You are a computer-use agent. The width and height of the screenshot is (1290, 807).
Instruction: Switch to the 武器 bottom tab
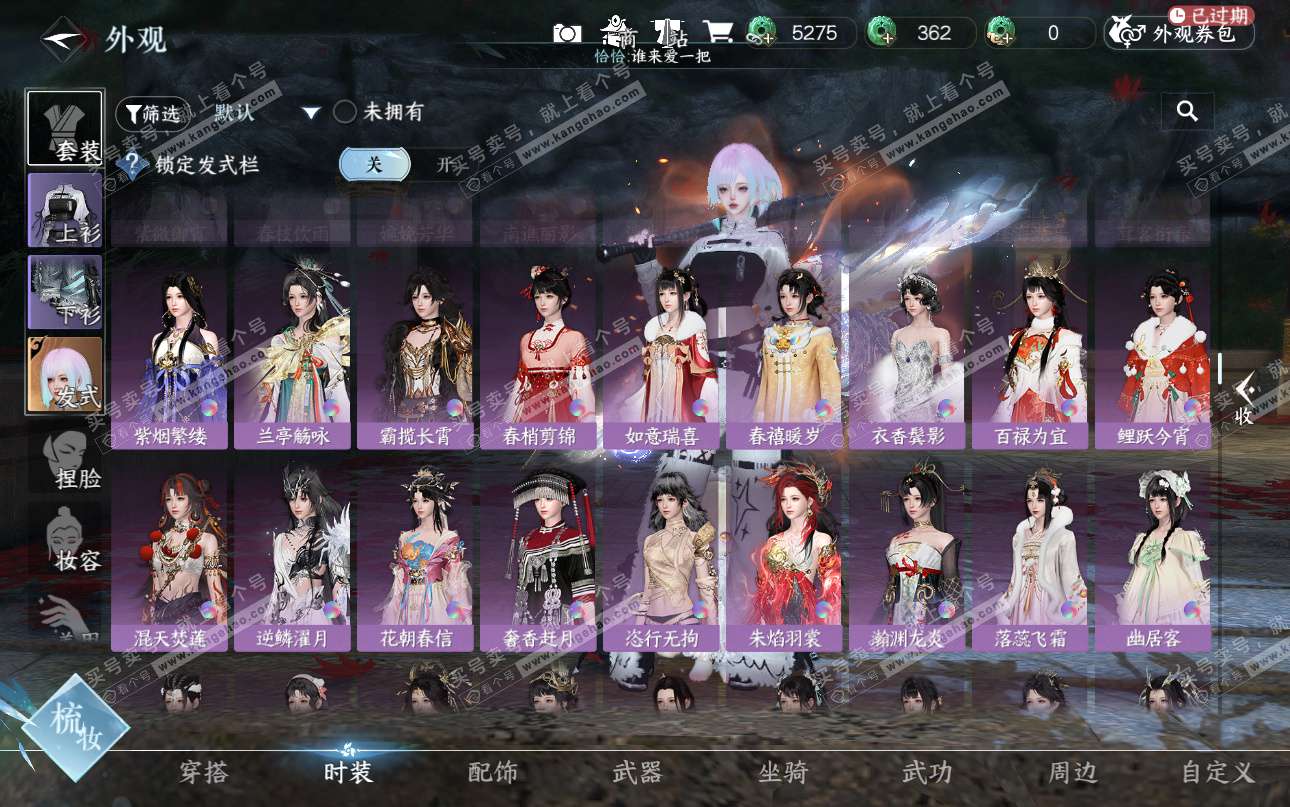click(637, 772)
